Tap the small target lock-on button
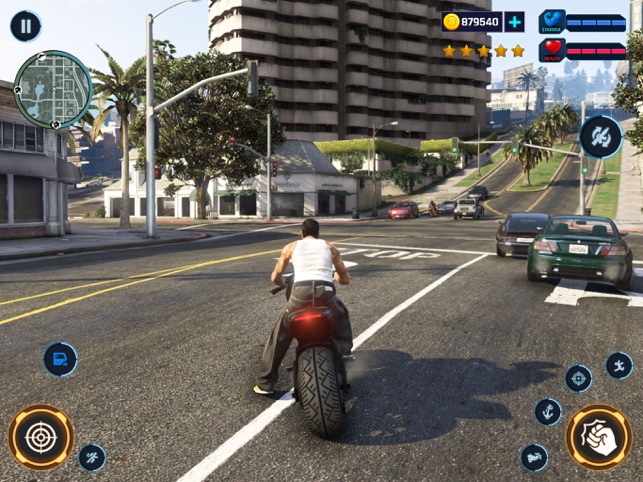 [x=578, y=378]
